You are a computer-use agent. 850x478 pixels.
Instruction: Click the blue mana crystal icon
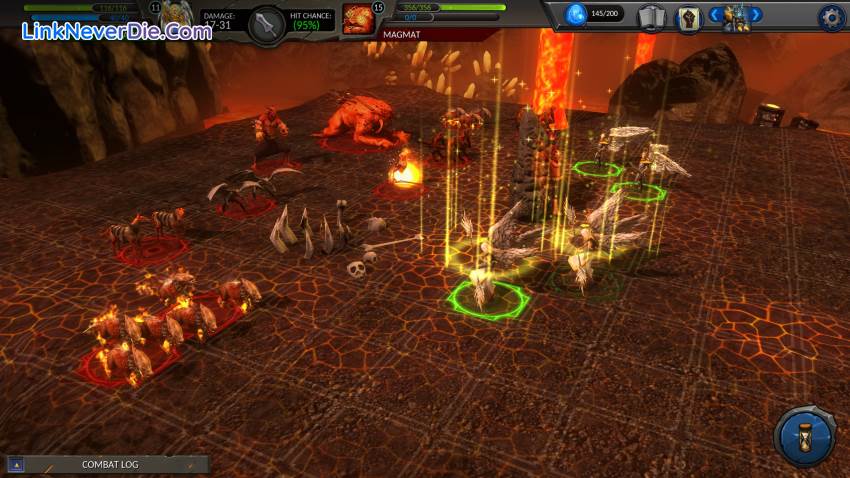pyautogui.click(x=577, y=14)
